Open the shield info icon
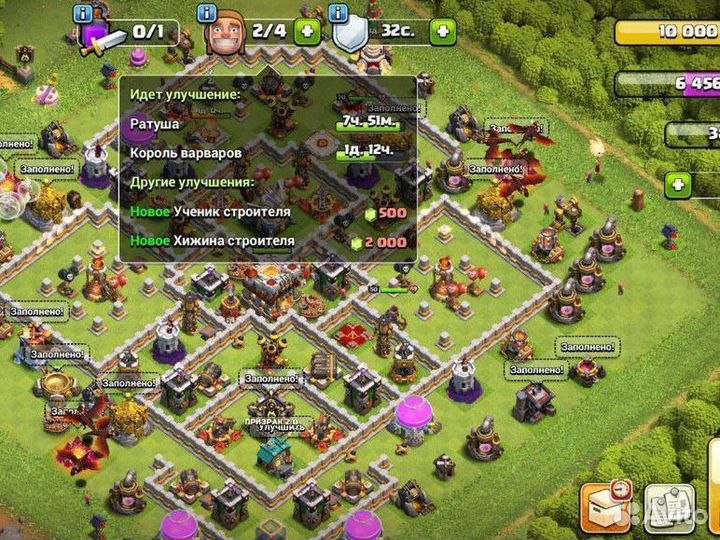 337,13
